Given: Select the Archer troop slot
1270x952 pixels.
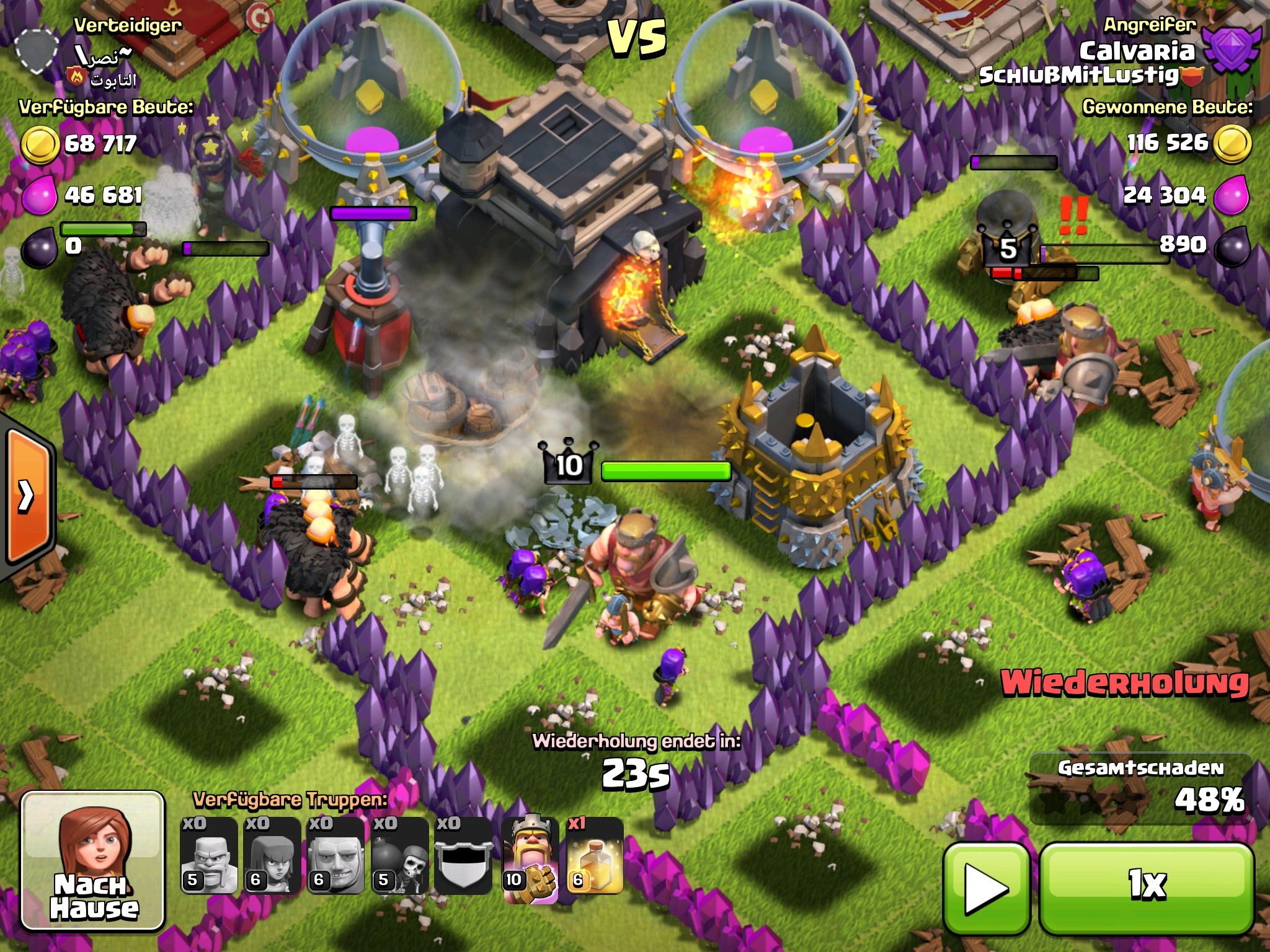Looking at the screenshot, I should tap(272, 857).
